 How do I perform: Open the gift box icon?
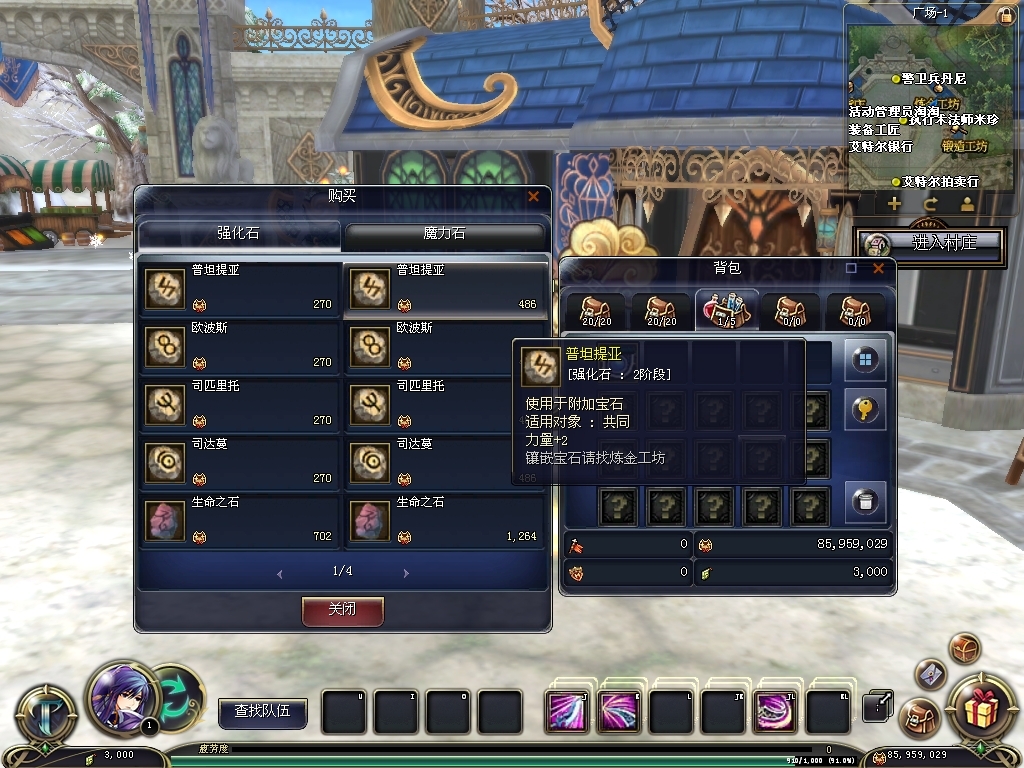click(x=977, y=707)
